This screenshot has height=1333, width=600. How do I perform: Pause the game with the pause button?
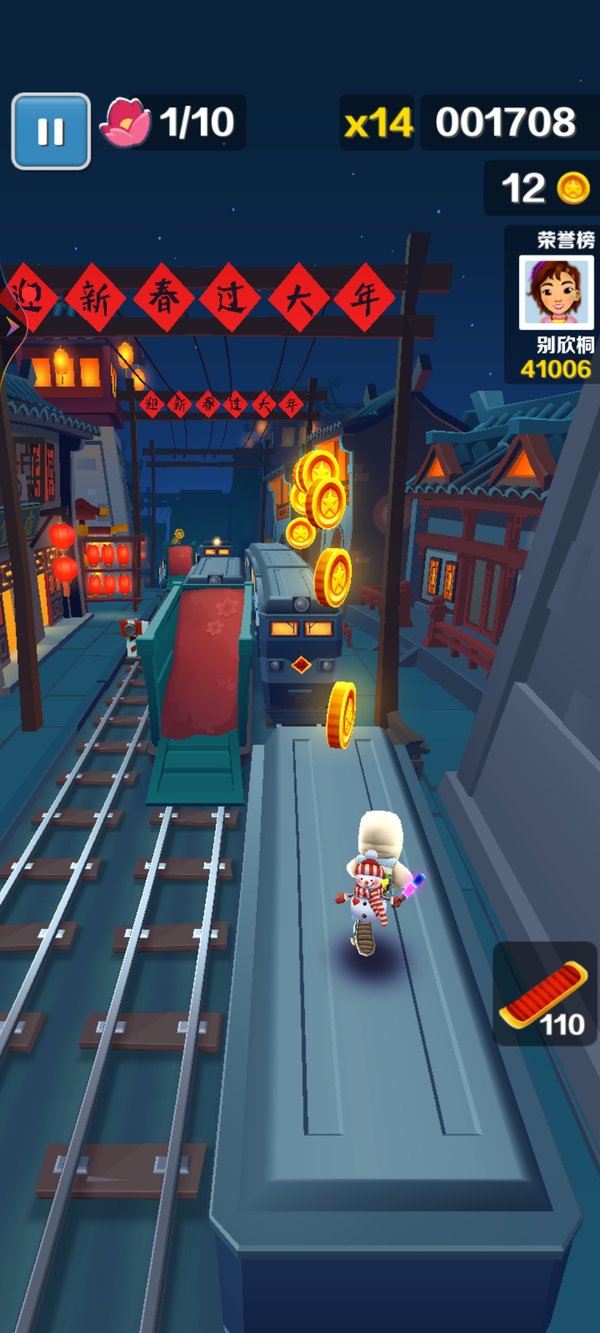coord(51,131)
